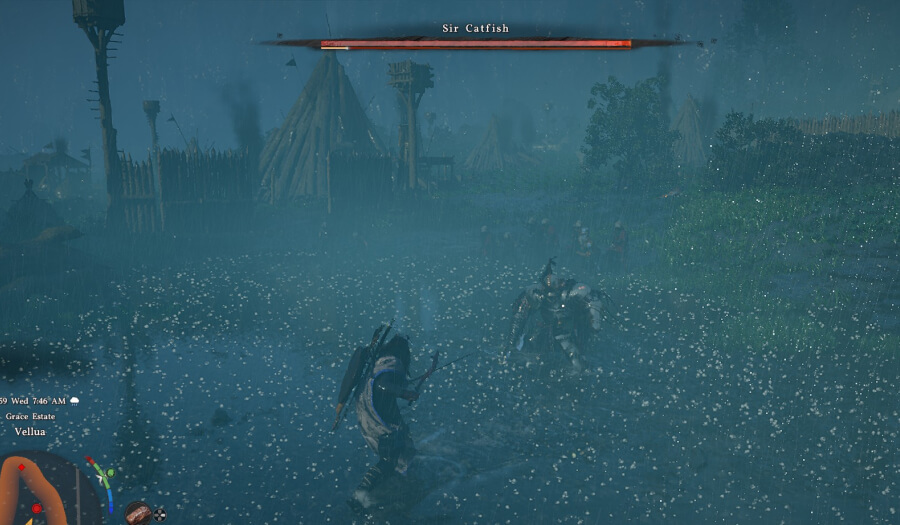Screen dimensions: 900x525
Task: Click the red diamond marker on minimap
Action: [x=22, y=467]
